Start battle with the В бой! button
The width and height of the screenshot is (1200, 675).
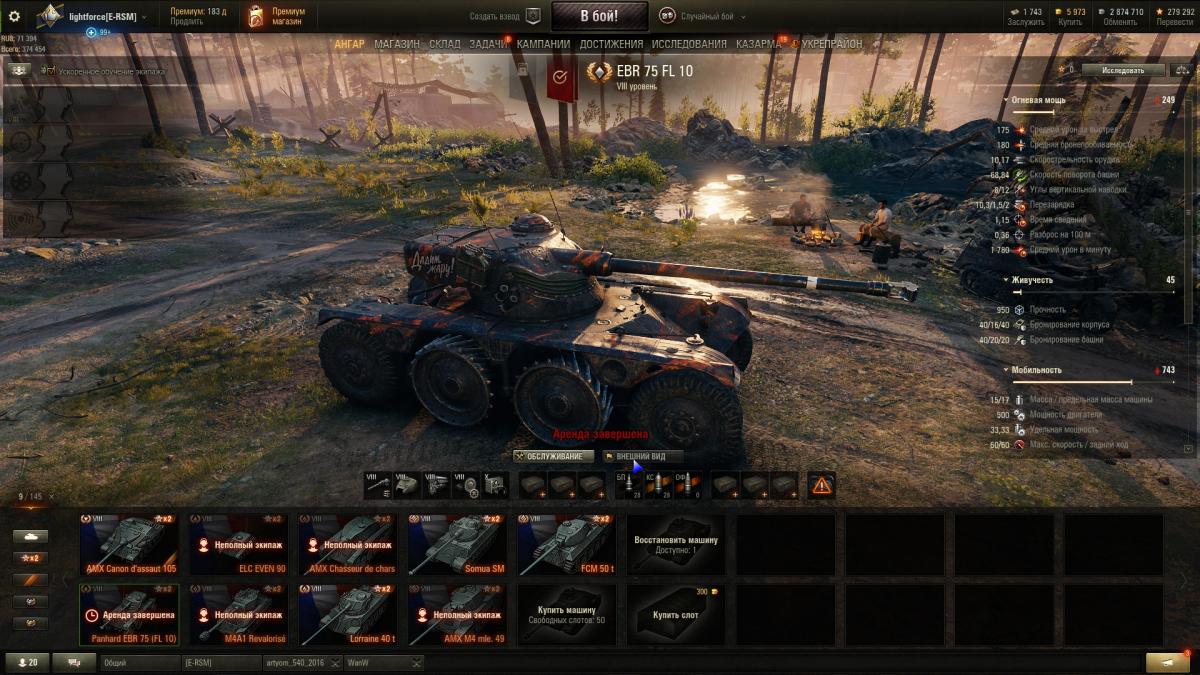pos(599,16)
